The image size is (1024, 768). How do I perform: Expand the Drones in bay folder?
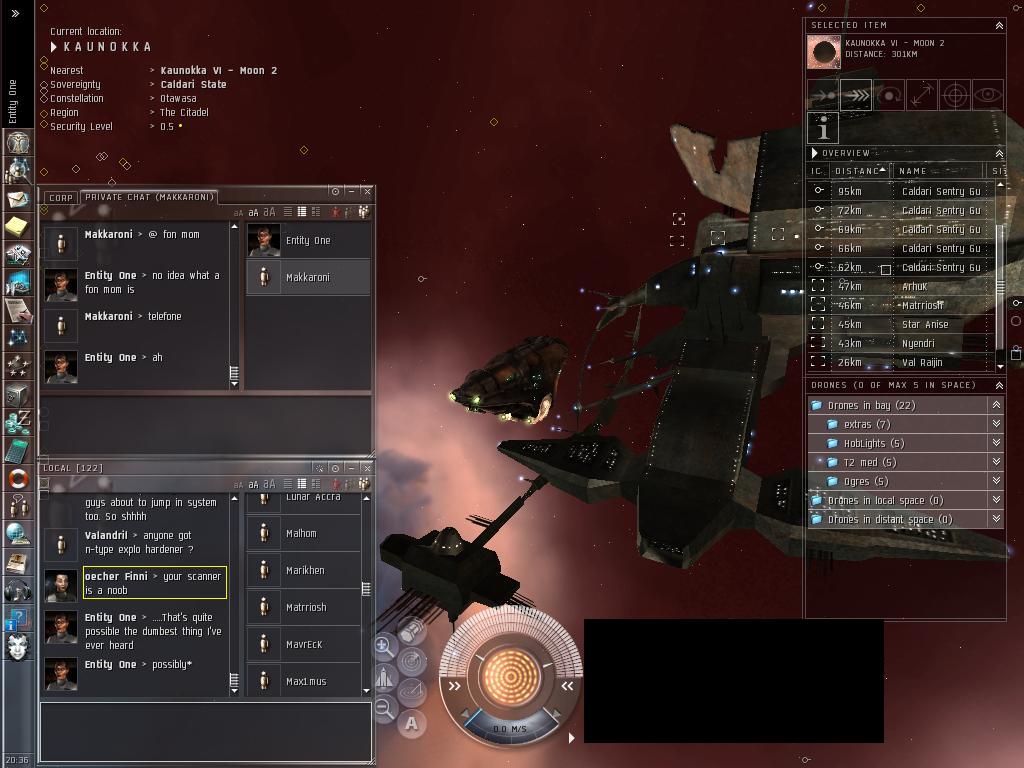(x=871, y=405)
